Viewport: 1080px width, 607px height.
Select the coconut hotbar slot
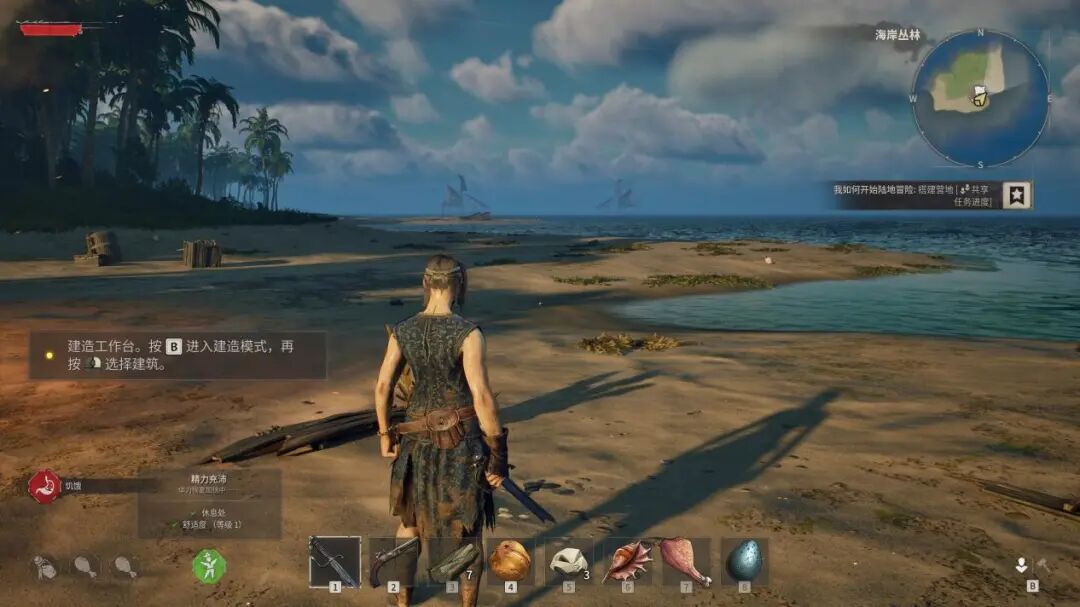tap(510, 561)
